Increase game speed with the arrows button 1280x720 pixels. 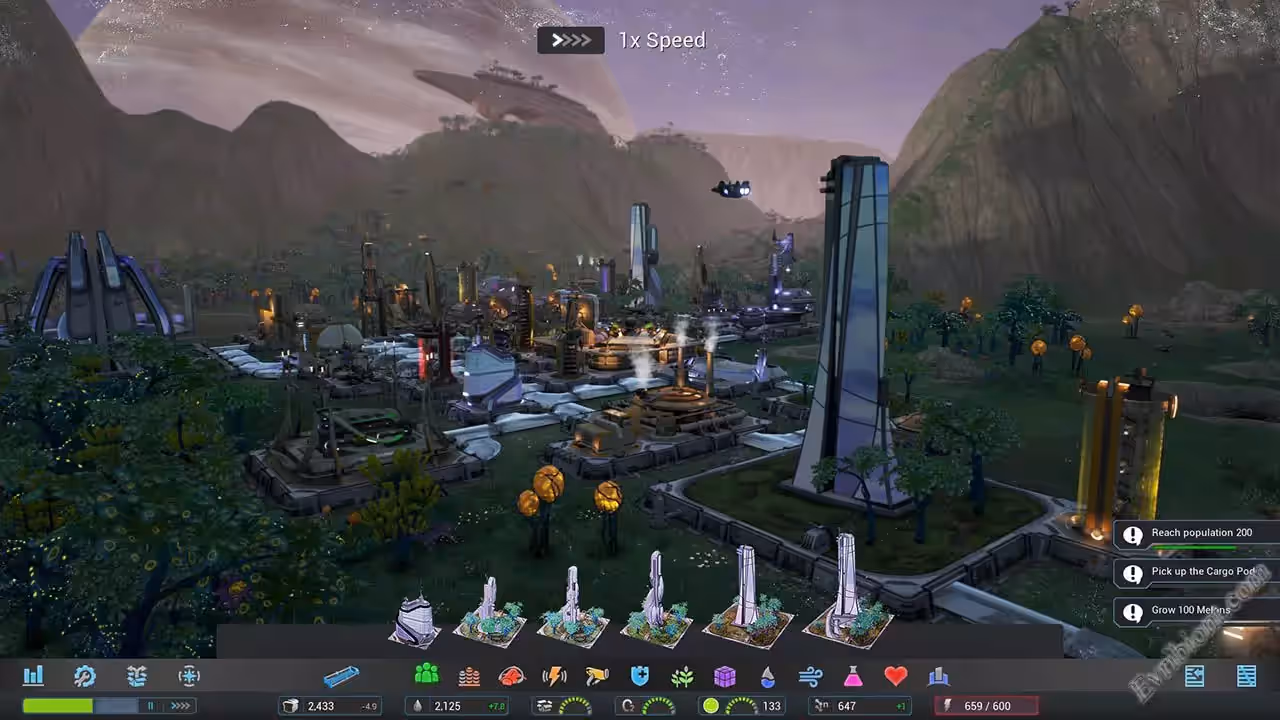[180, 706]
